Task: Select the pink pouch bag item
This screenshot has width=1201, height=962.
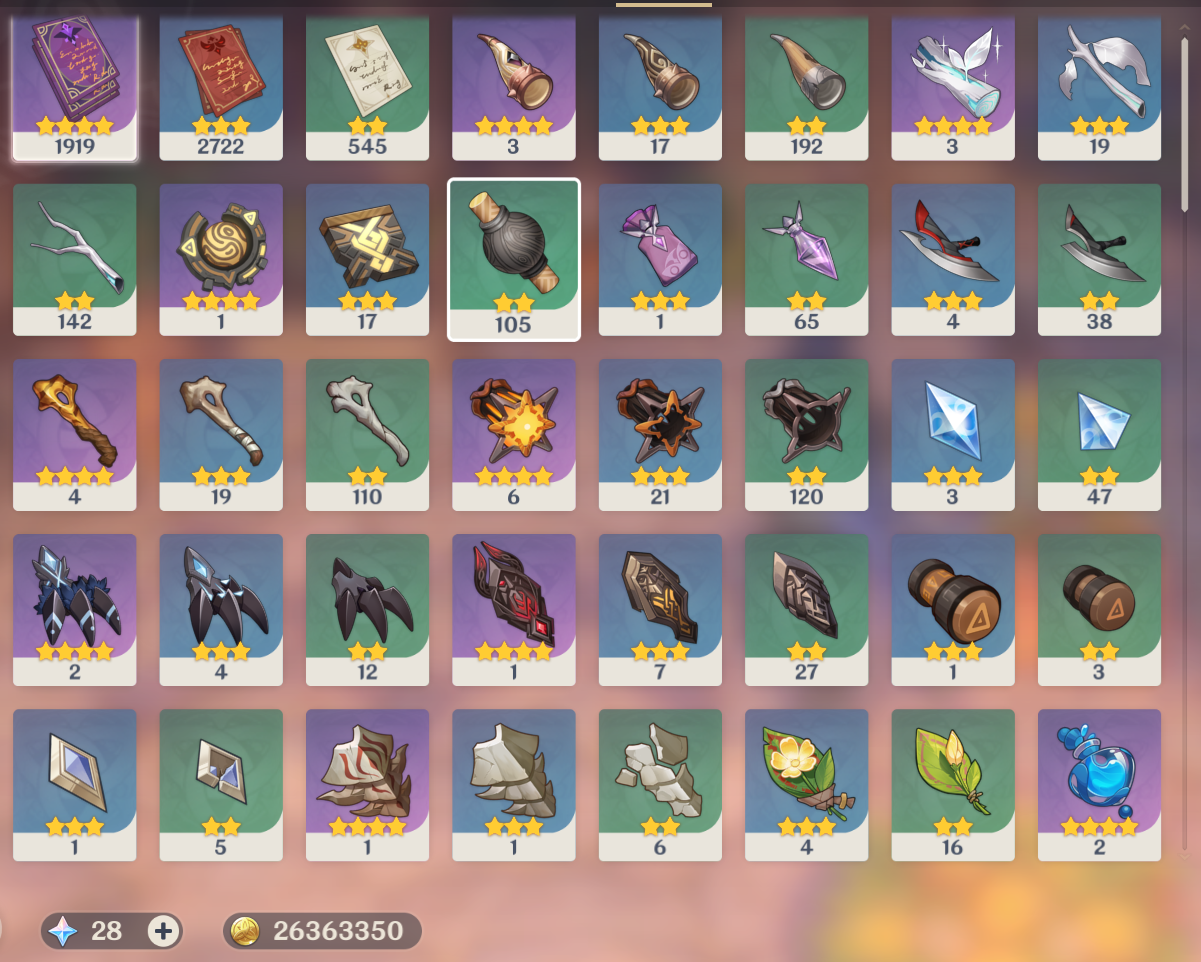Action: (660, 258)
